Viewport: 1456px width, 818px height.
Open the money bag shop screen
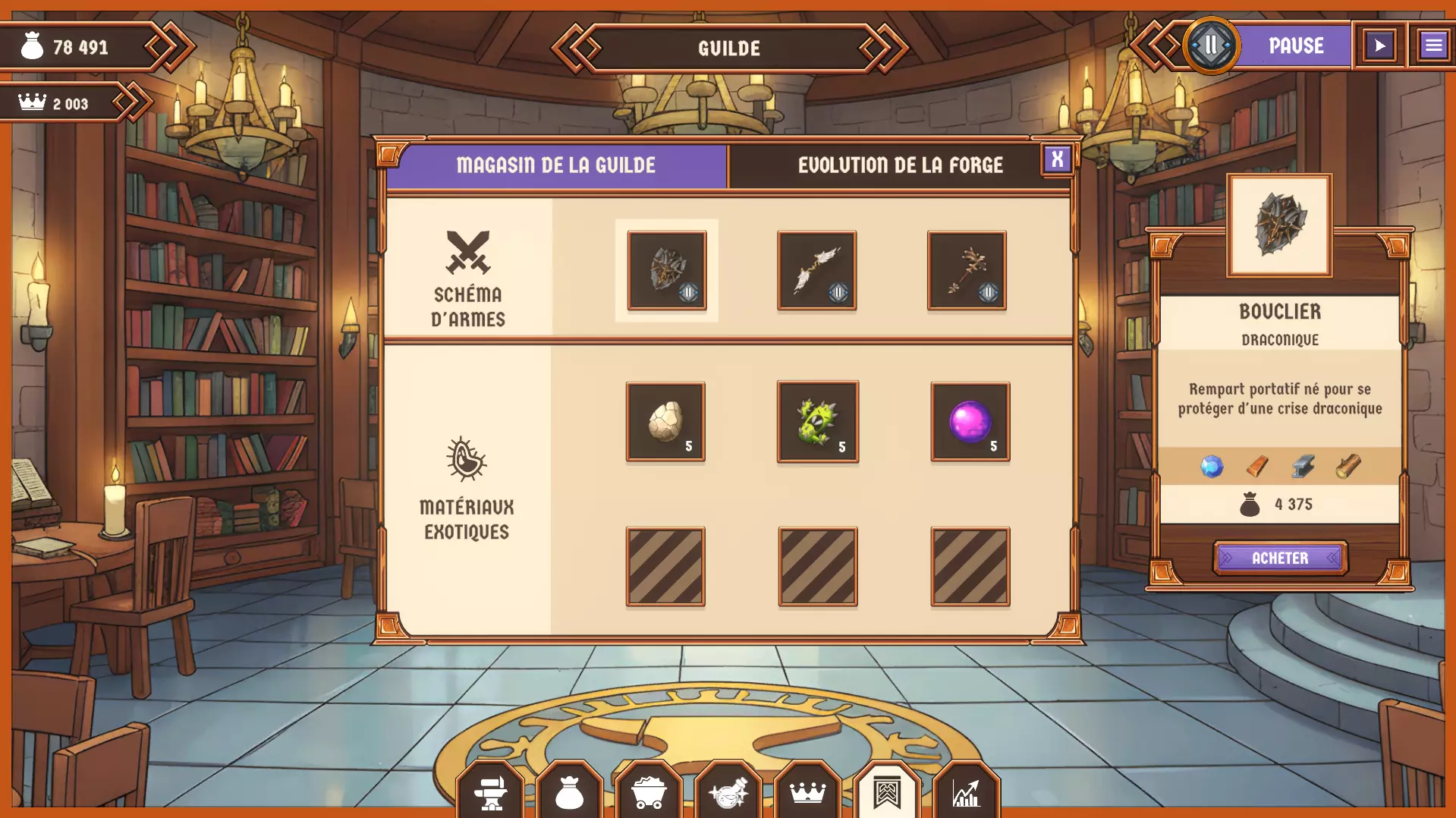pyautogui.click(x=569, y=793)
